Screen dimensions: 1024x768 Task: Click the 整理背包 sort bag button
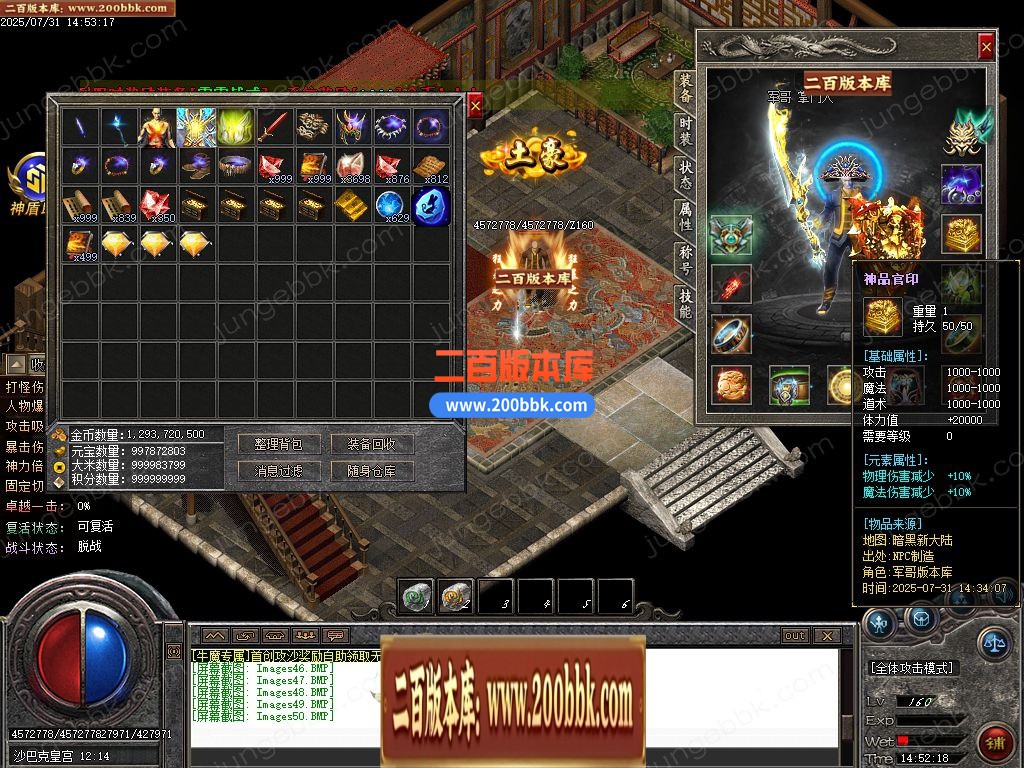point(278,445)
